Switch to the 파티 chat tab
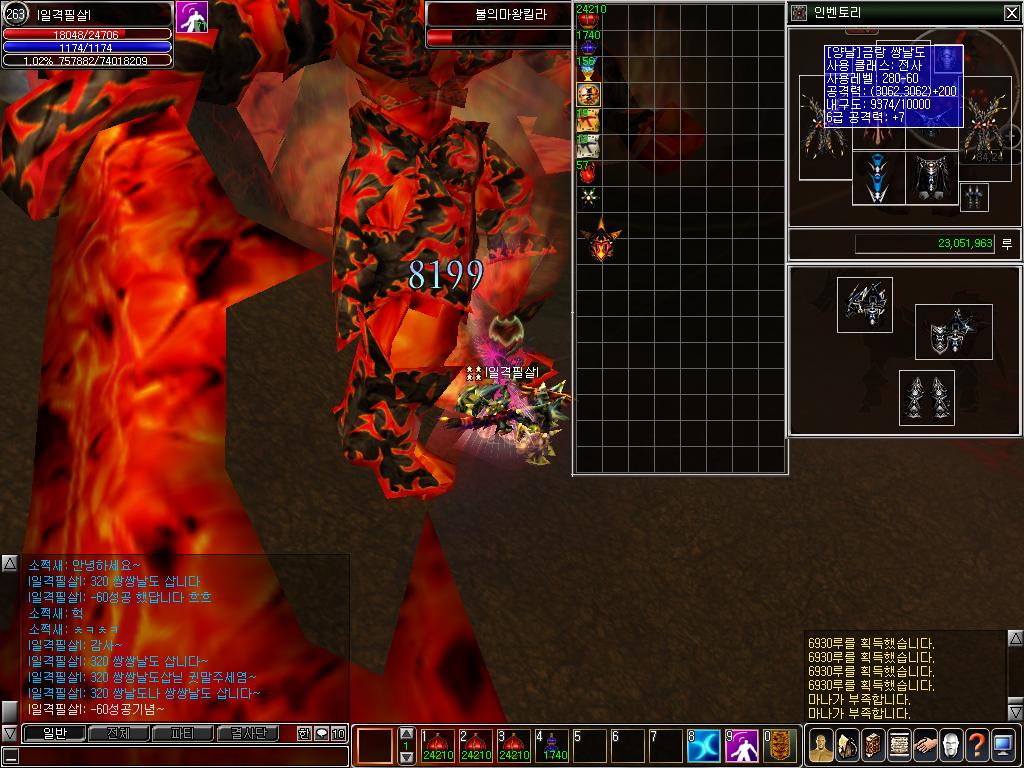Image resolution: width=1024 pixels, height=768 pixels. [182, 733]
